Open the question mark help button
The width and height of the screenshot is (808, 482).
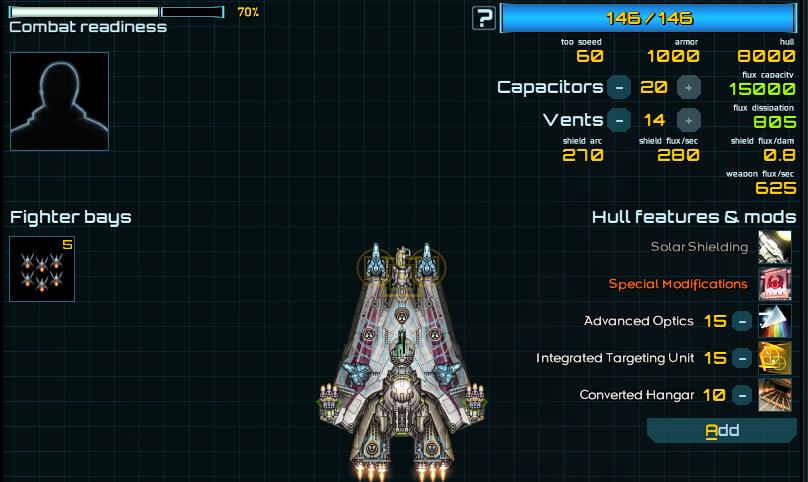pyautogui.click(x=485, y=17)
